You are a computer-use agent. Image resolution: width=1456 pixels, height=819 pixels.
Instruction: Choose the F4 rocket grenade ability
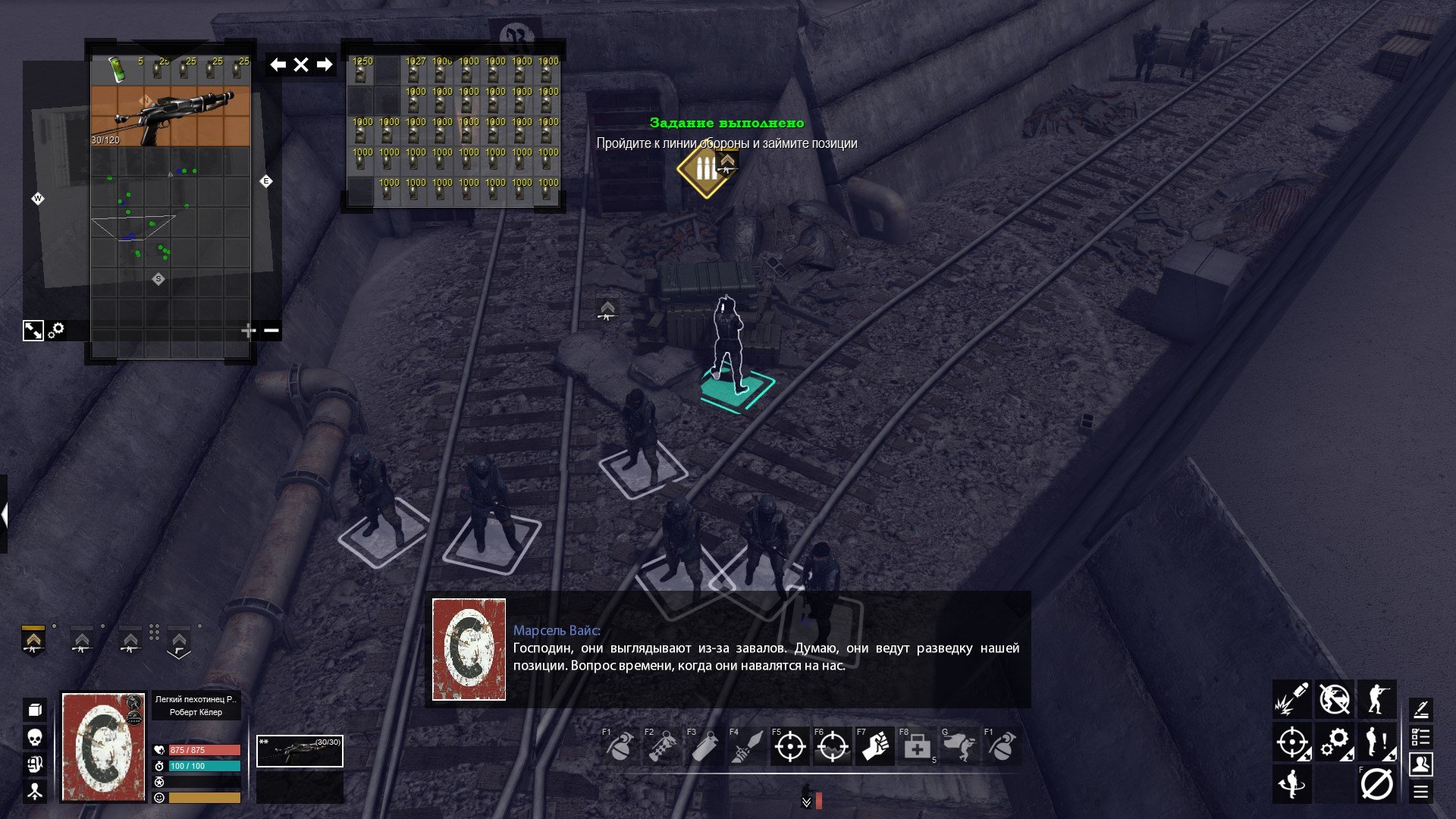coord(747,748)
